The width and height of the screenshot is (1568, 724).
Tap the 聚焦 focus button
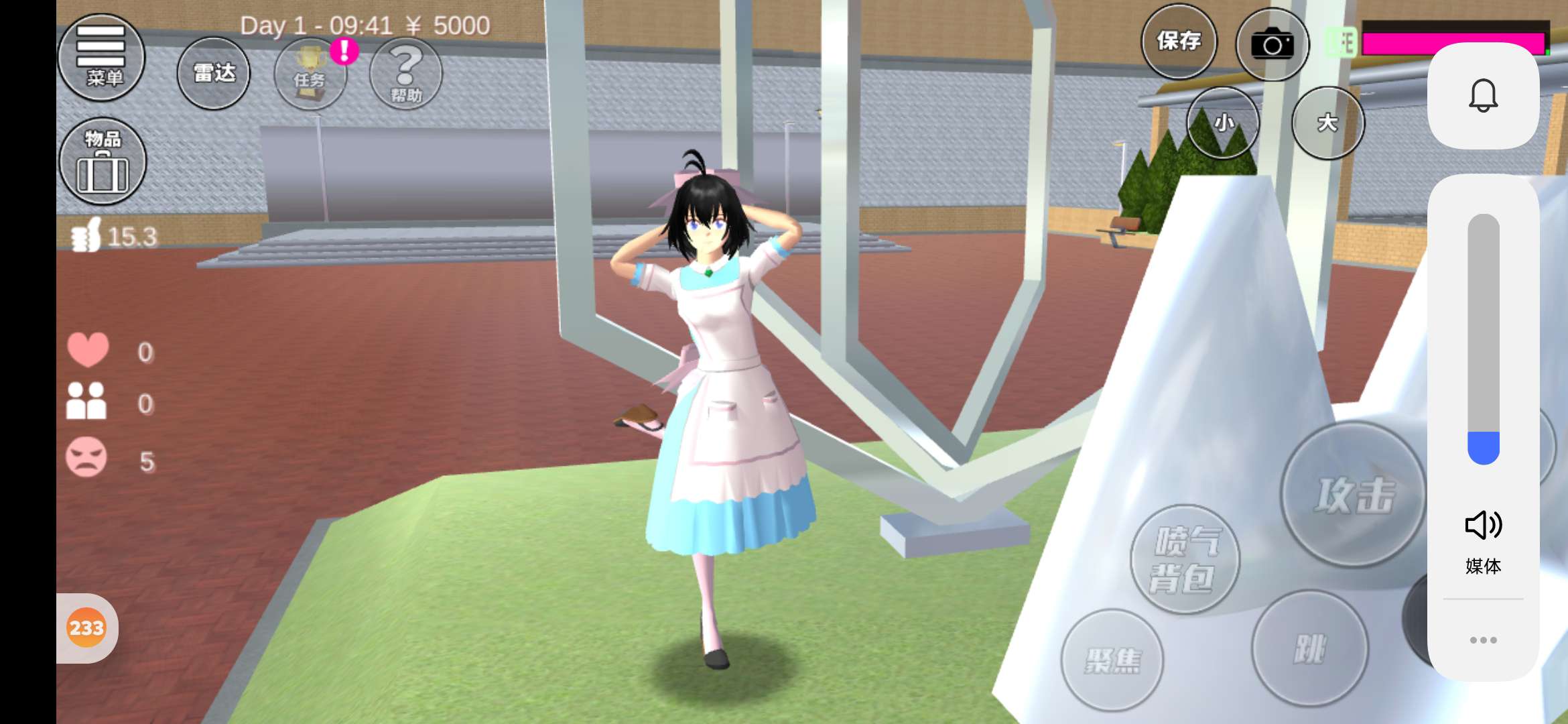coord(1112,660)
